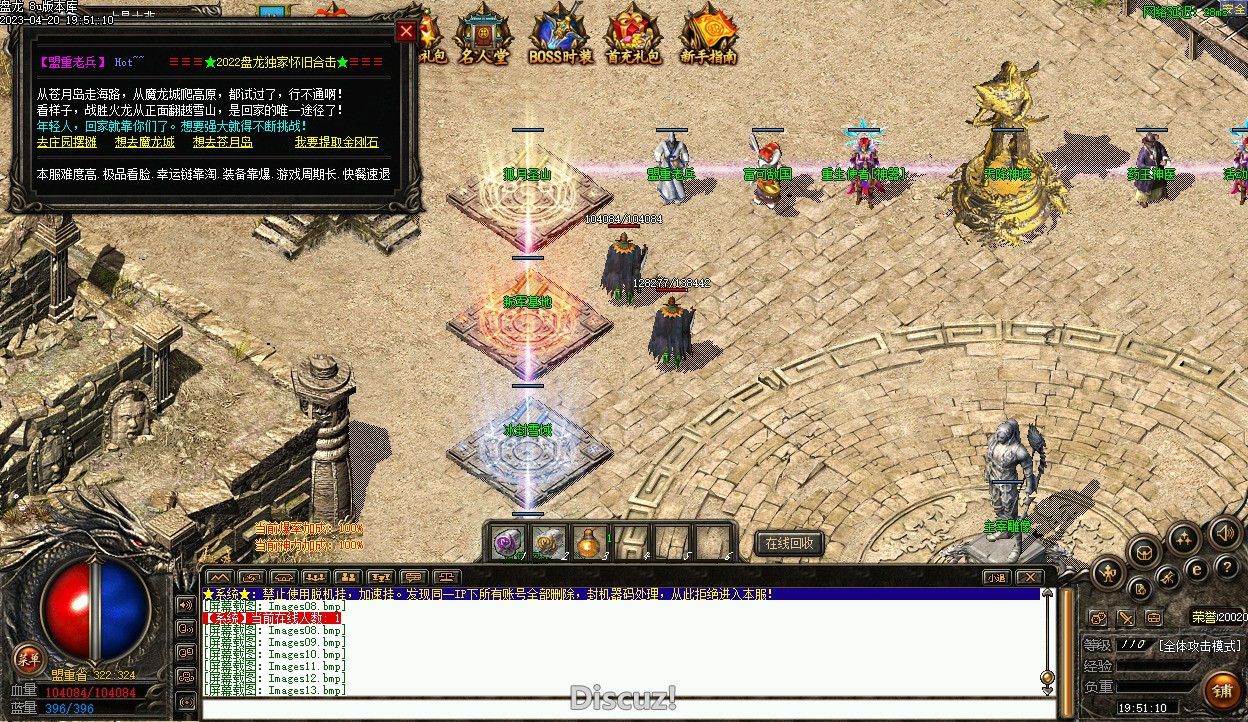This screenshot has width=1248, height=722.
Task: Open the 名人堂 hall of fame icon
Action: click(x=483, y=35)
